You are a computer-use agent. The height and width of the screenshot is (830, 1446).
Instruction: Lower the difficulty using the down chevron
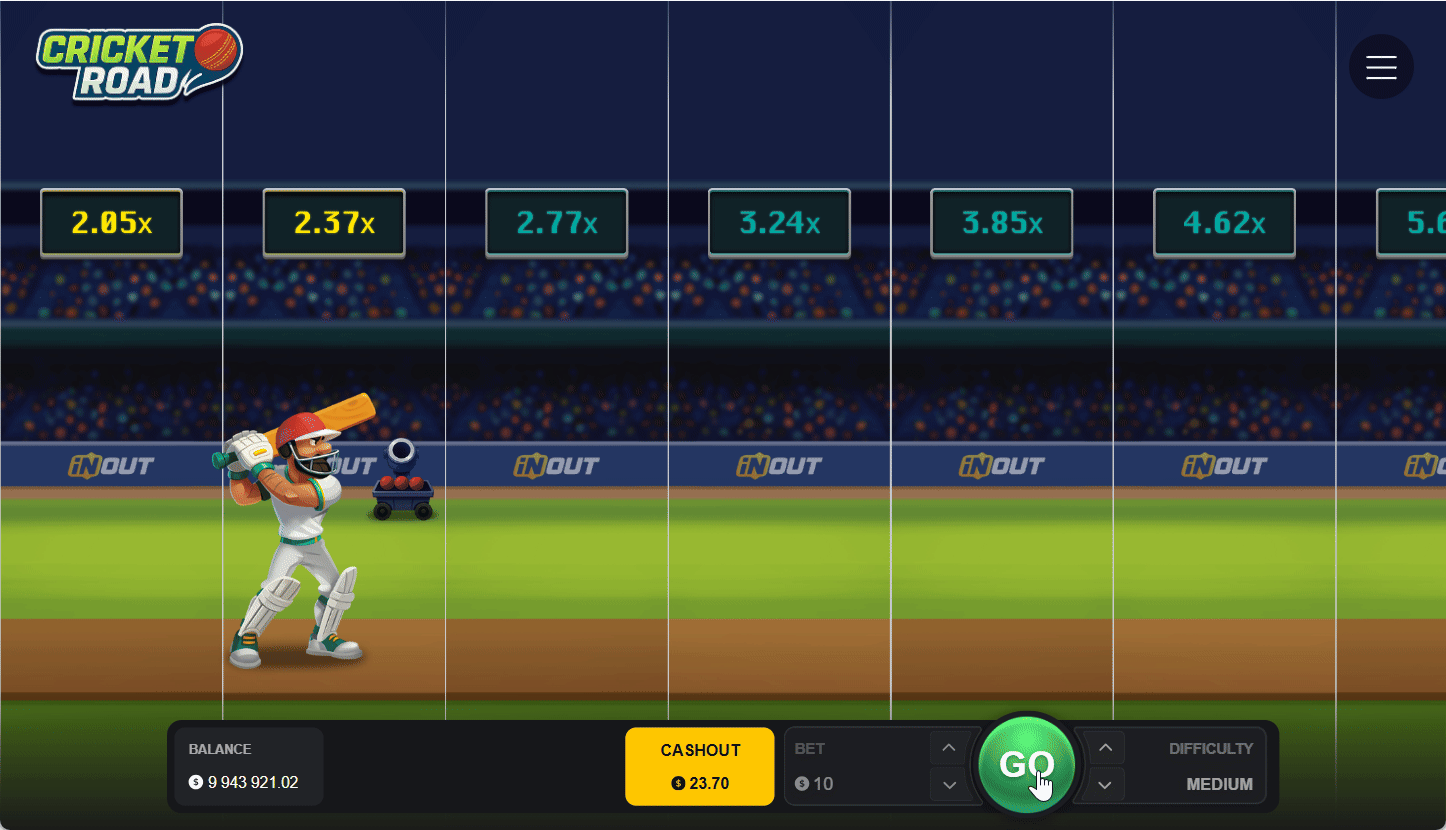tap(1104, 785)
